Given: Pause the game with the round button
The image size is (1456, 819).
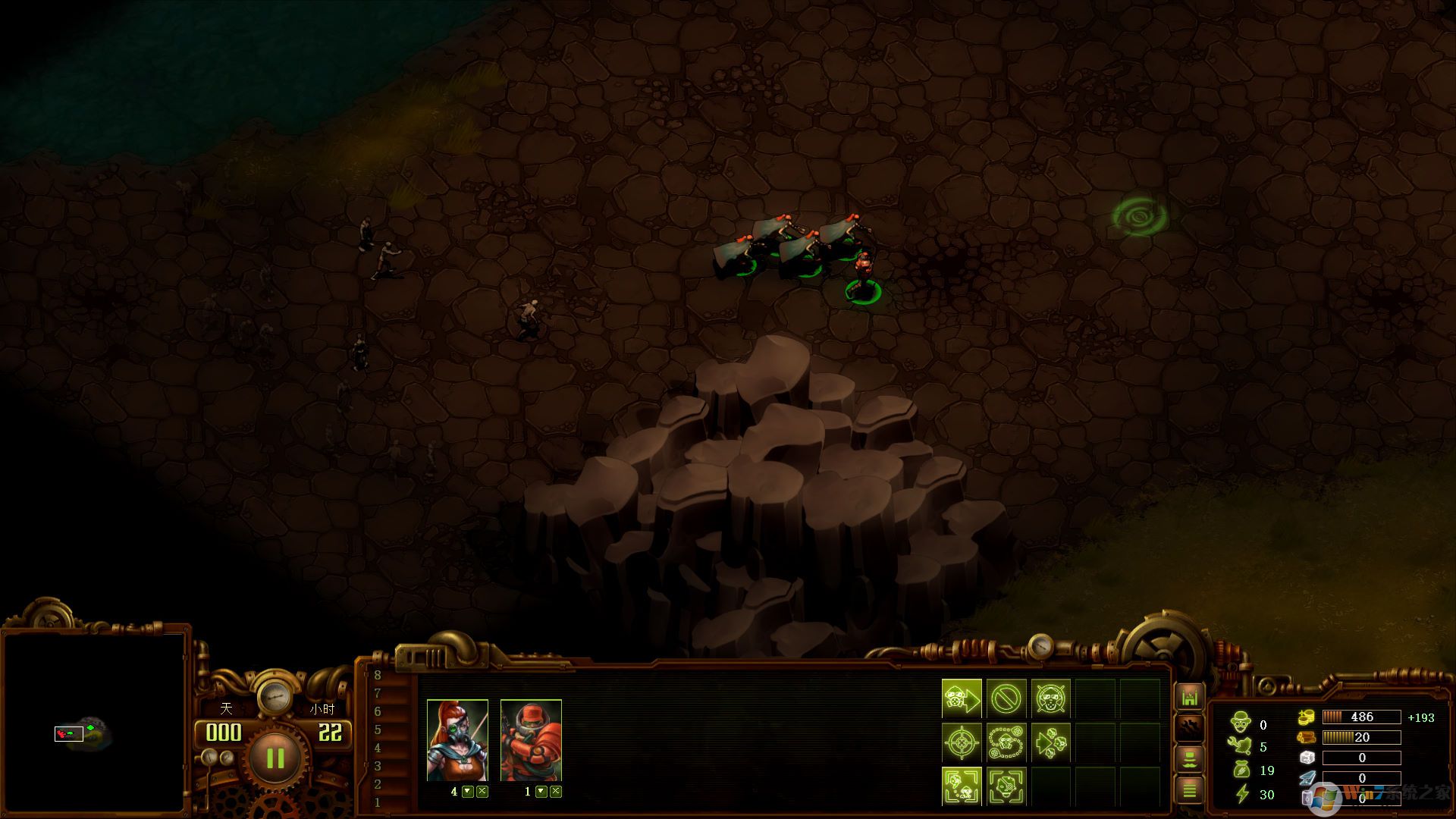Looking at the screenshot, I should coord(275,758).
